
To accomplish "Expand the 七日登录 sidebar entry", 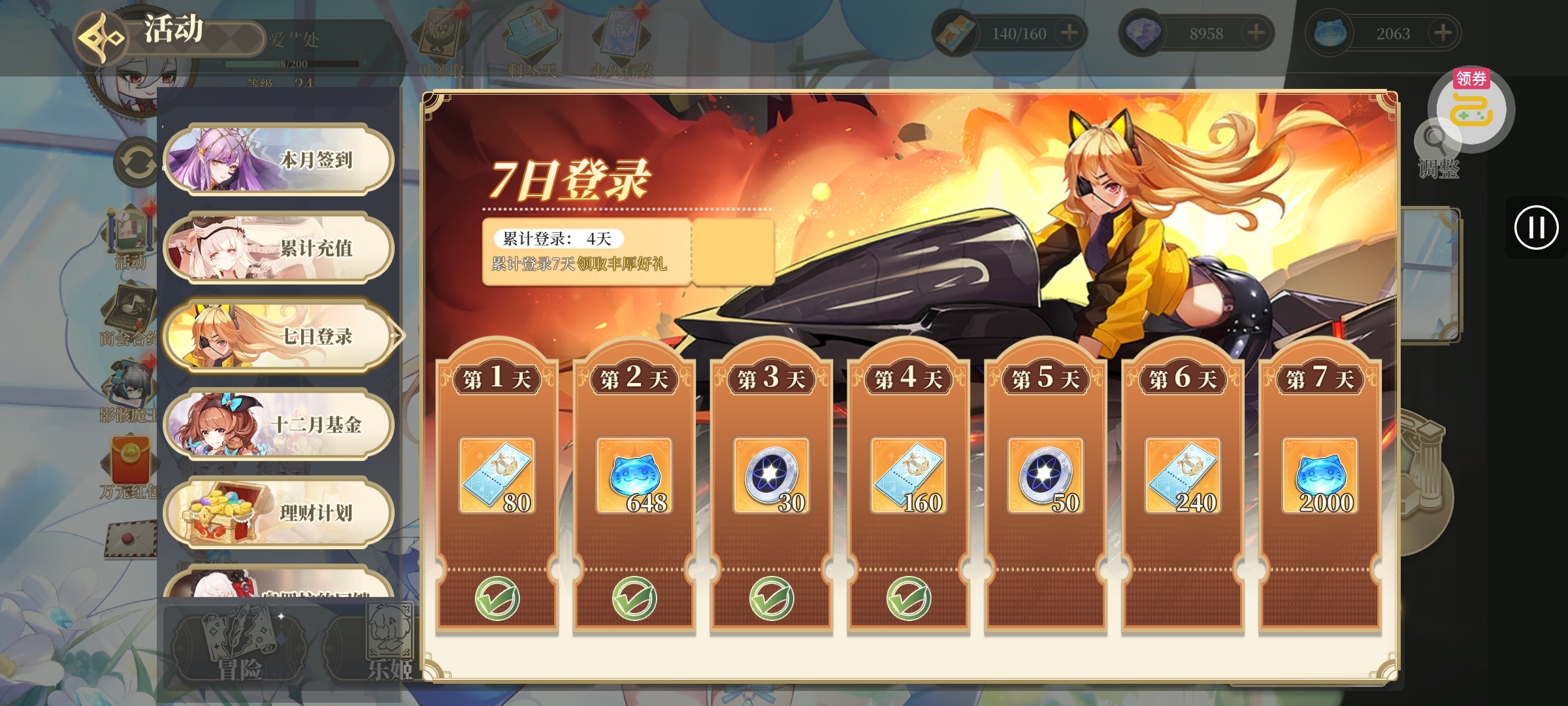I will pos(278,335).
